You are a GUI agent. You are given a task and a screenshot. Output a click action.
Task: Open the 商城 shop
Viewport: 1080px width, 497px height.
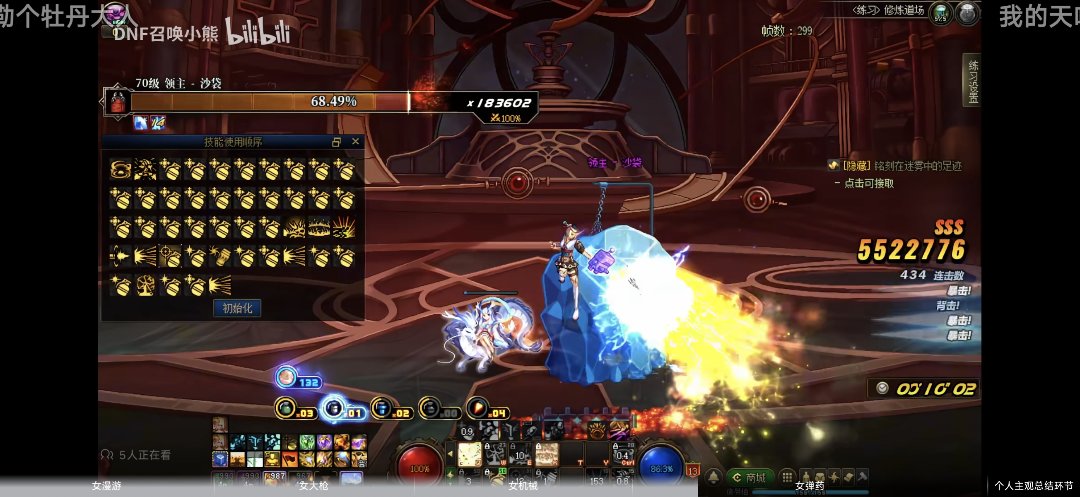tap(750, 478)
